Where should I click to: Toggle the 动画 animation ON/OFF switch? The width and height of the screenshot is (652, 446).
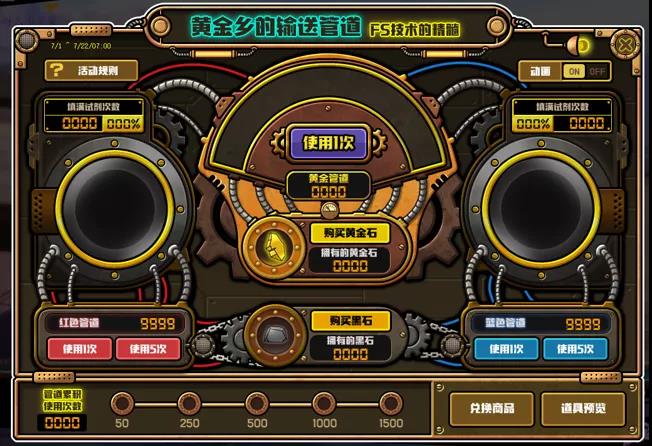click(x=585, y=71)
